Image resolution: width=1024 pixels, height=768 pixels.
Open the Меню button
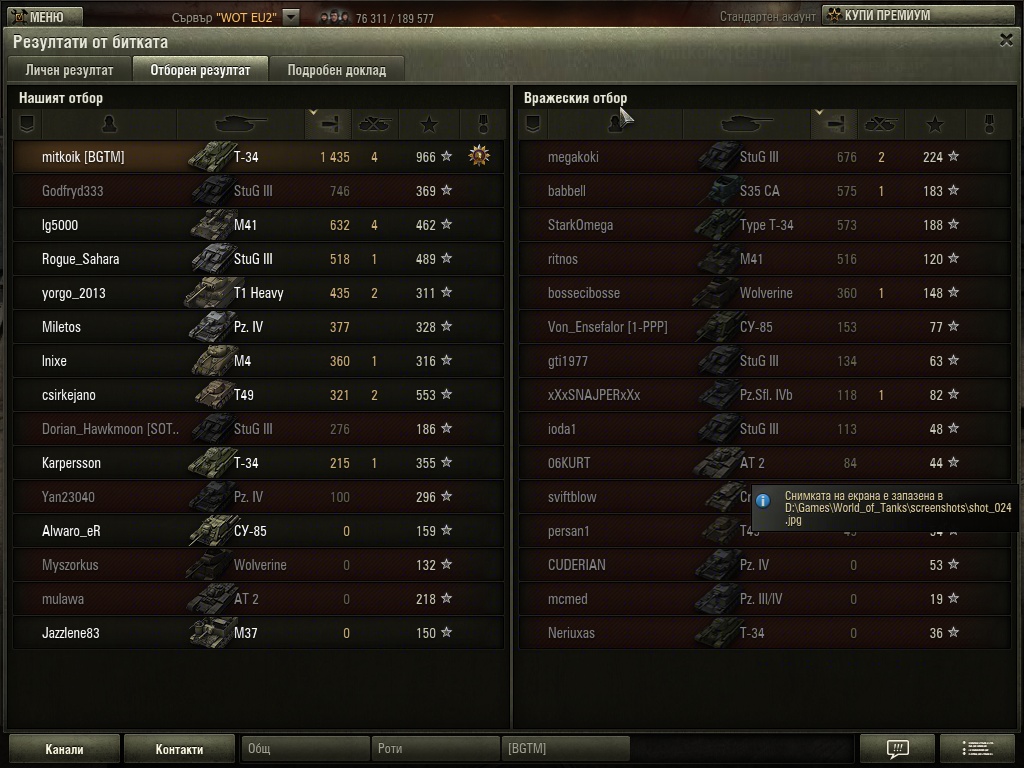coord(40,16)
